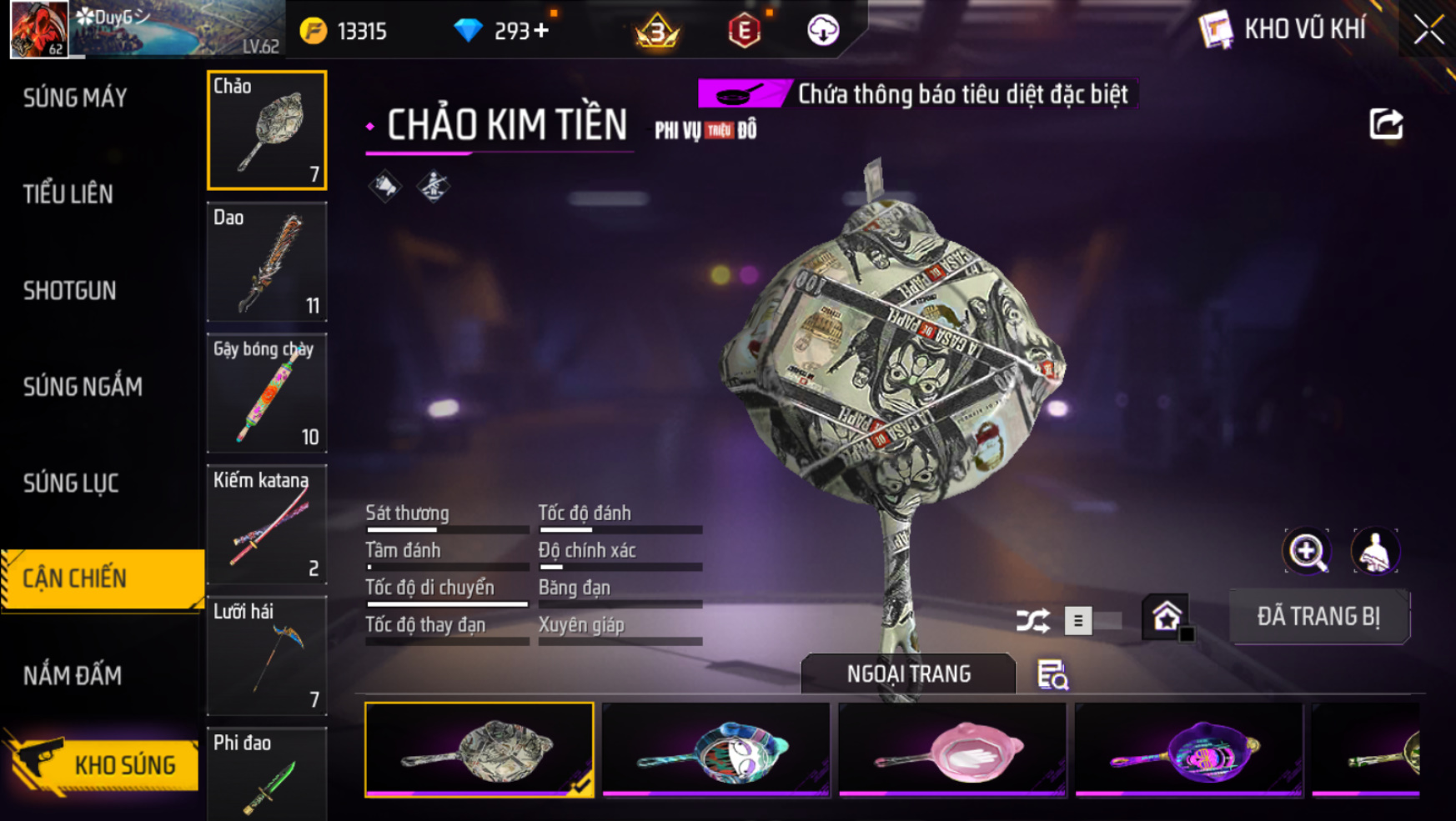The image size is (1456, 821).
Task: Select the Shotgun category
Action: pos(70,291)
